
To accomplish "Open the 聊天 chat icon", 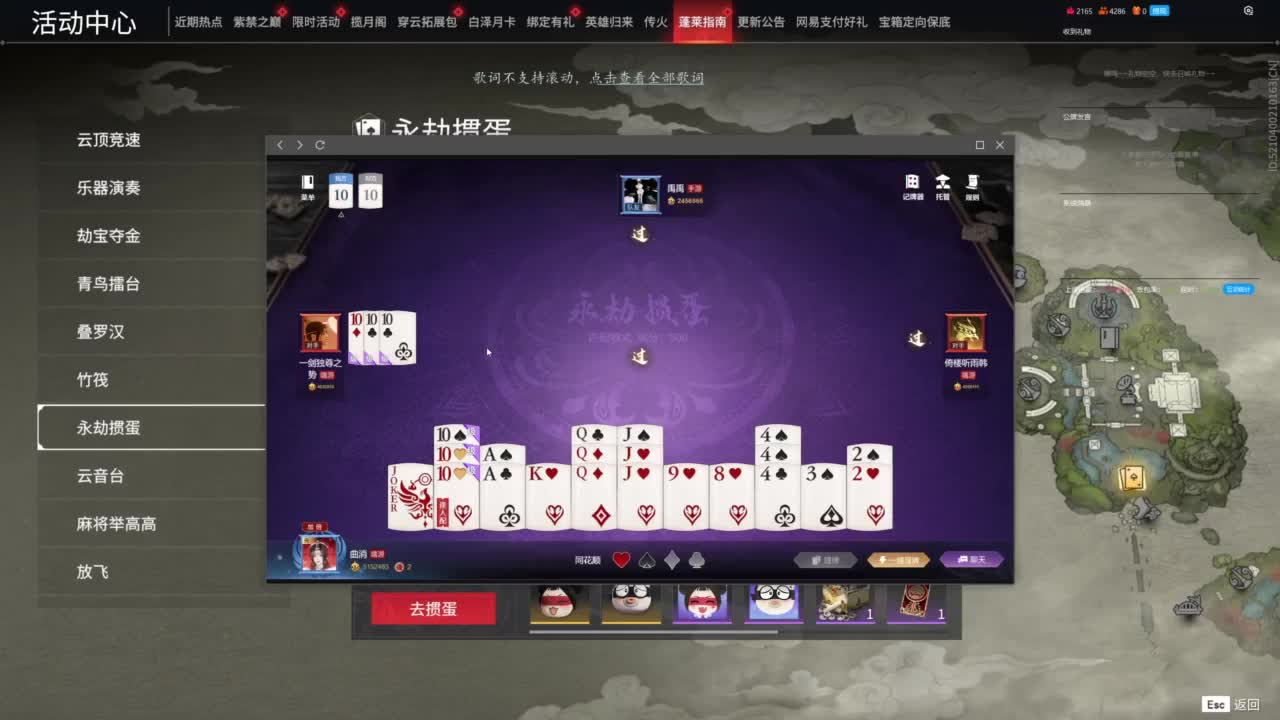I will tap(973, 559).
